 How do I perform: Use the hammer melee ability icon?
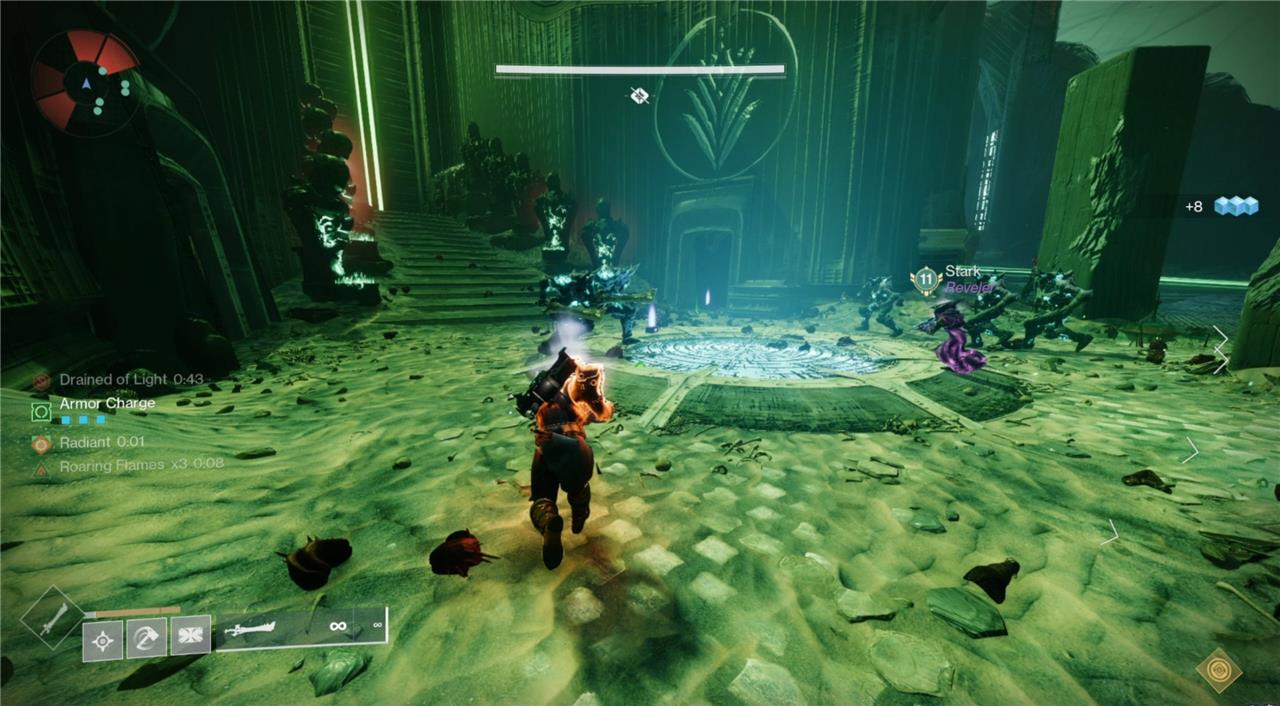[x=146, y=637]
